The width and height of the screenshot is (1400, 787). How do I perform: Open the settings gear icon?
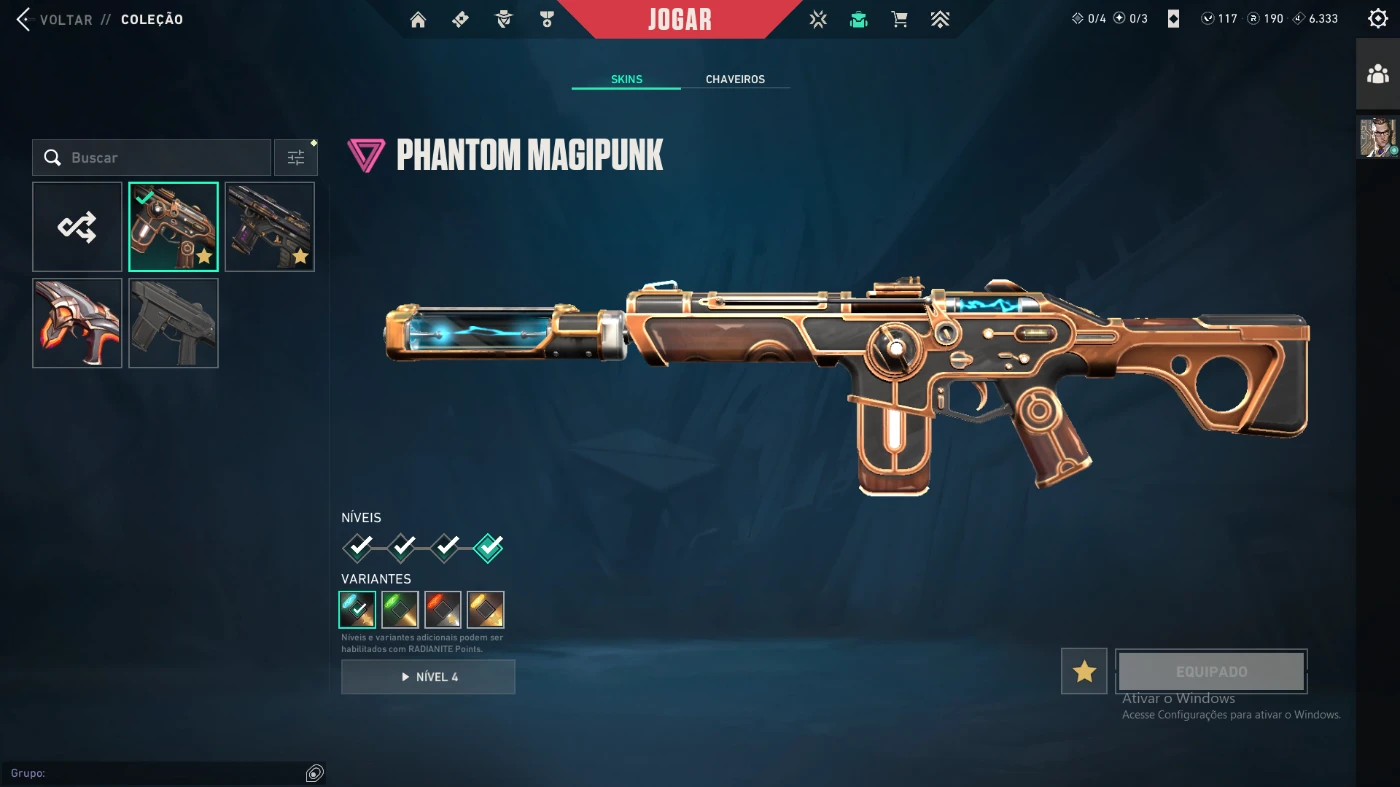(1377, 19)
